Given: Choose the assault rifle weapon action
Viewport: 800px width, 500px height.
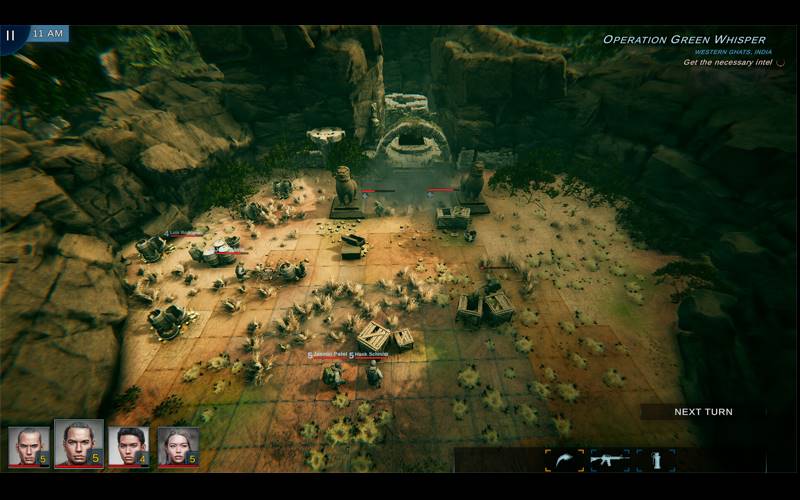Looking at the screenshot, I should click(610, 460).
